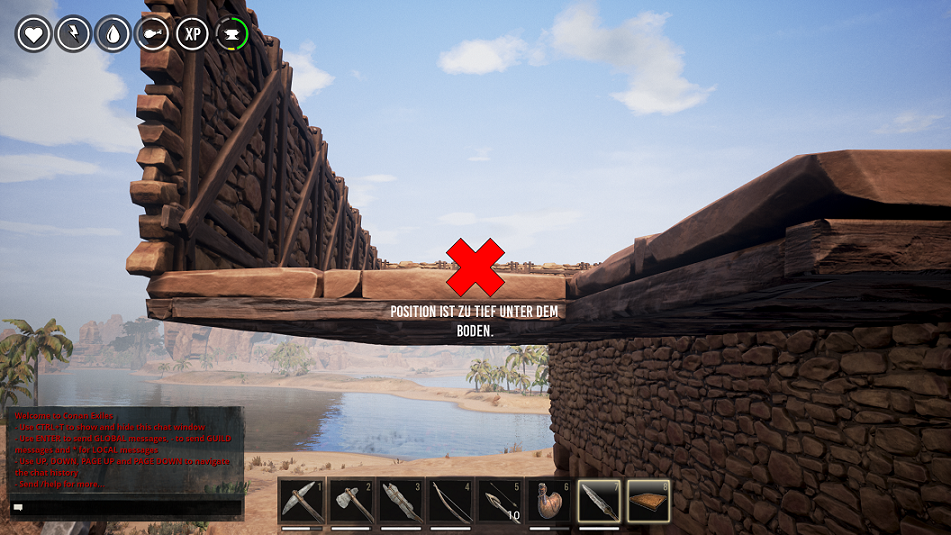Image resolution: width=951 pixels, height=535 pixels.
Task: Equip the stone hatchet from the hotbar
Action: 352,500
